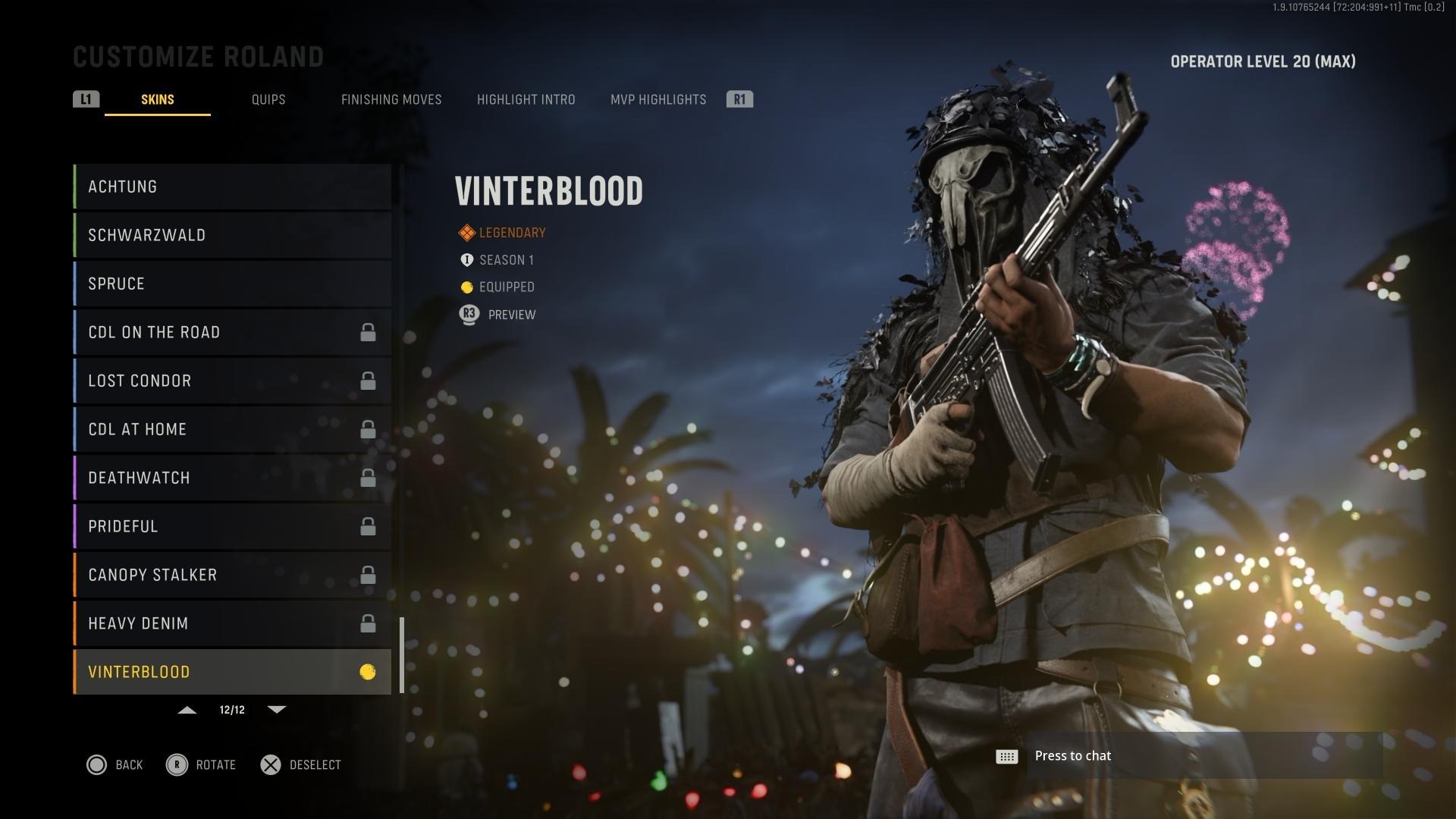Click the skin list scrollbar
This screenshot has height=819, width=1456.
(x=402, y=654)
